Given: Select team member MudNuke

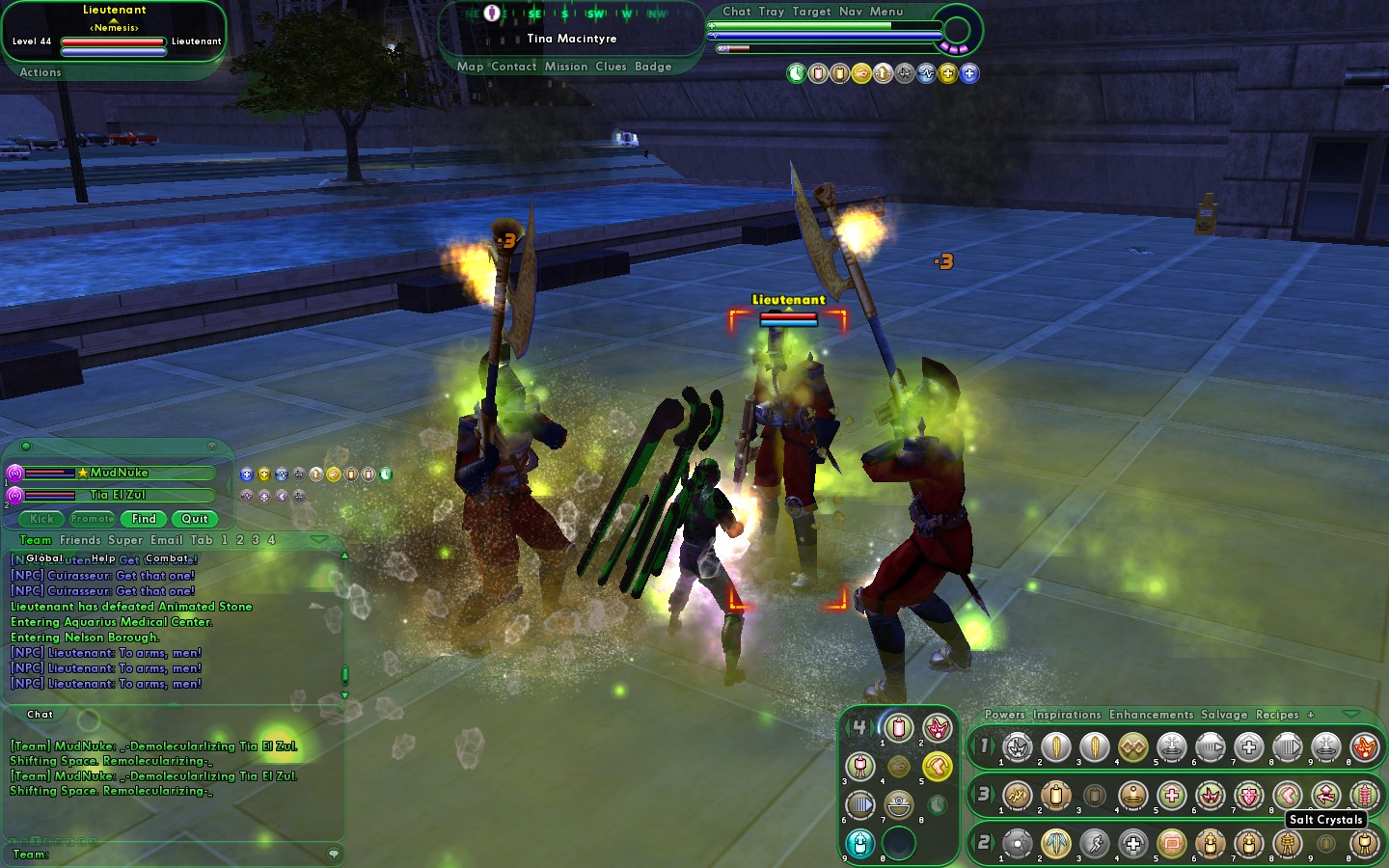Looking at the screenshot, I should (119, 473).
